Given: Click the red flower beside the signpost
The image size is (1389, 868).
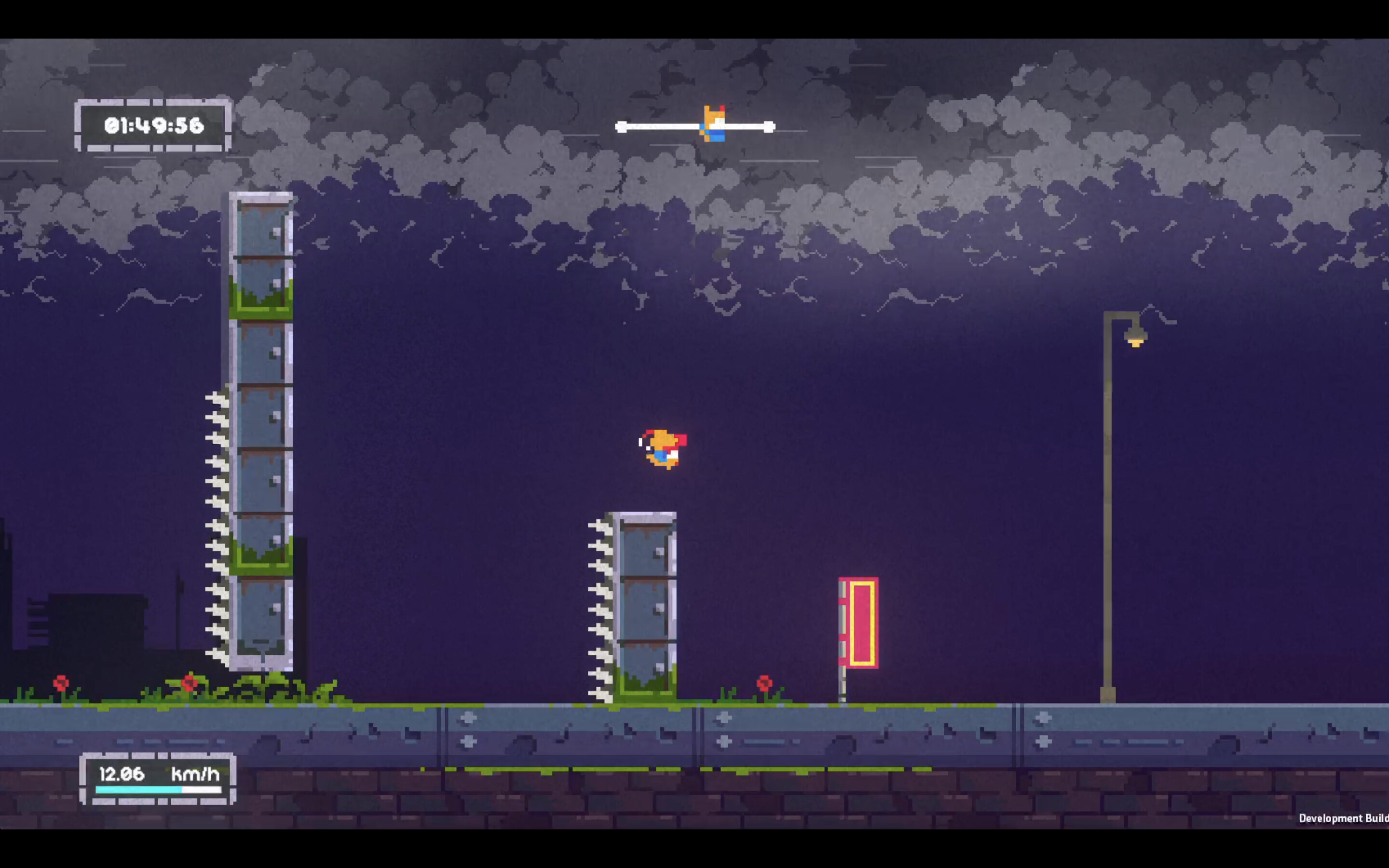Looking at the screenshot, I should tap(765, 683).
